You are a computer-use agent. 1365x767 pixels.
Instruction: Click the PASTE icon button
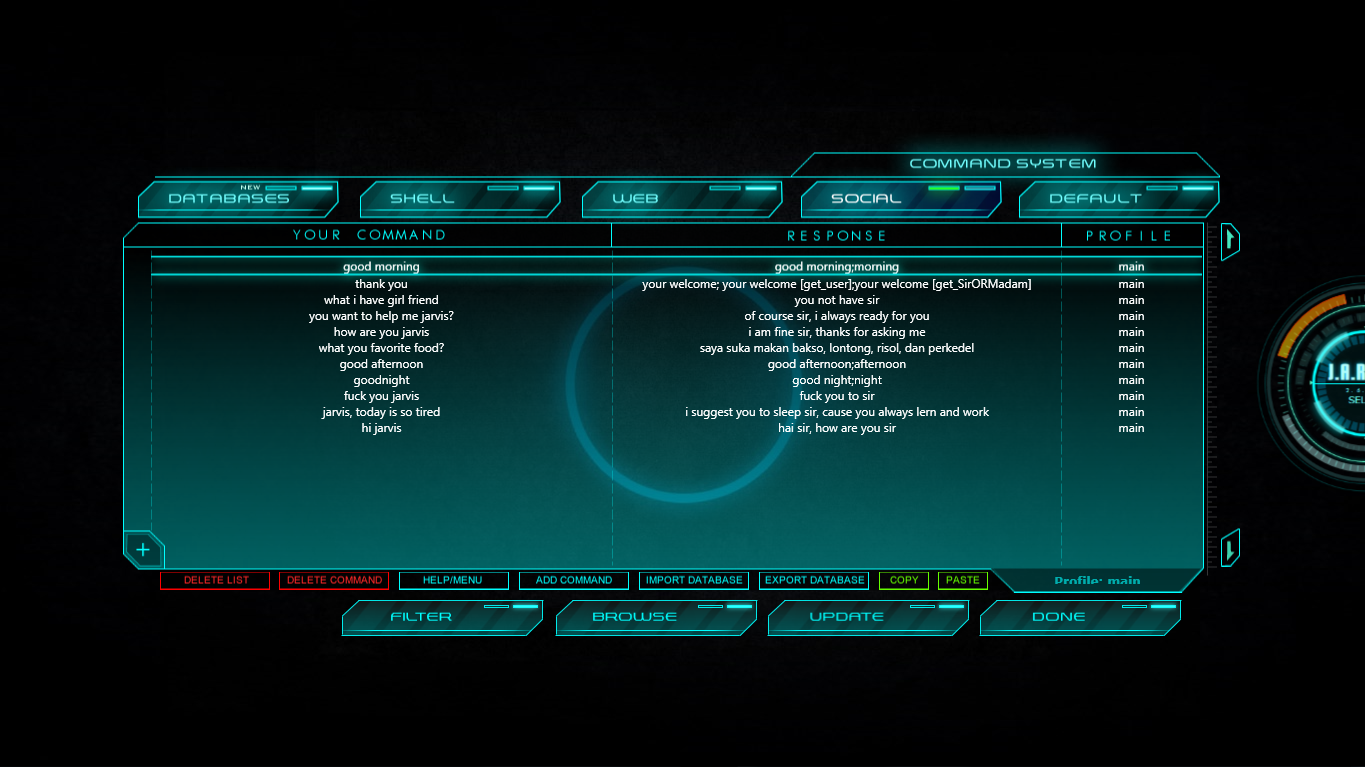pyautogui.click(x=962, y=580)
